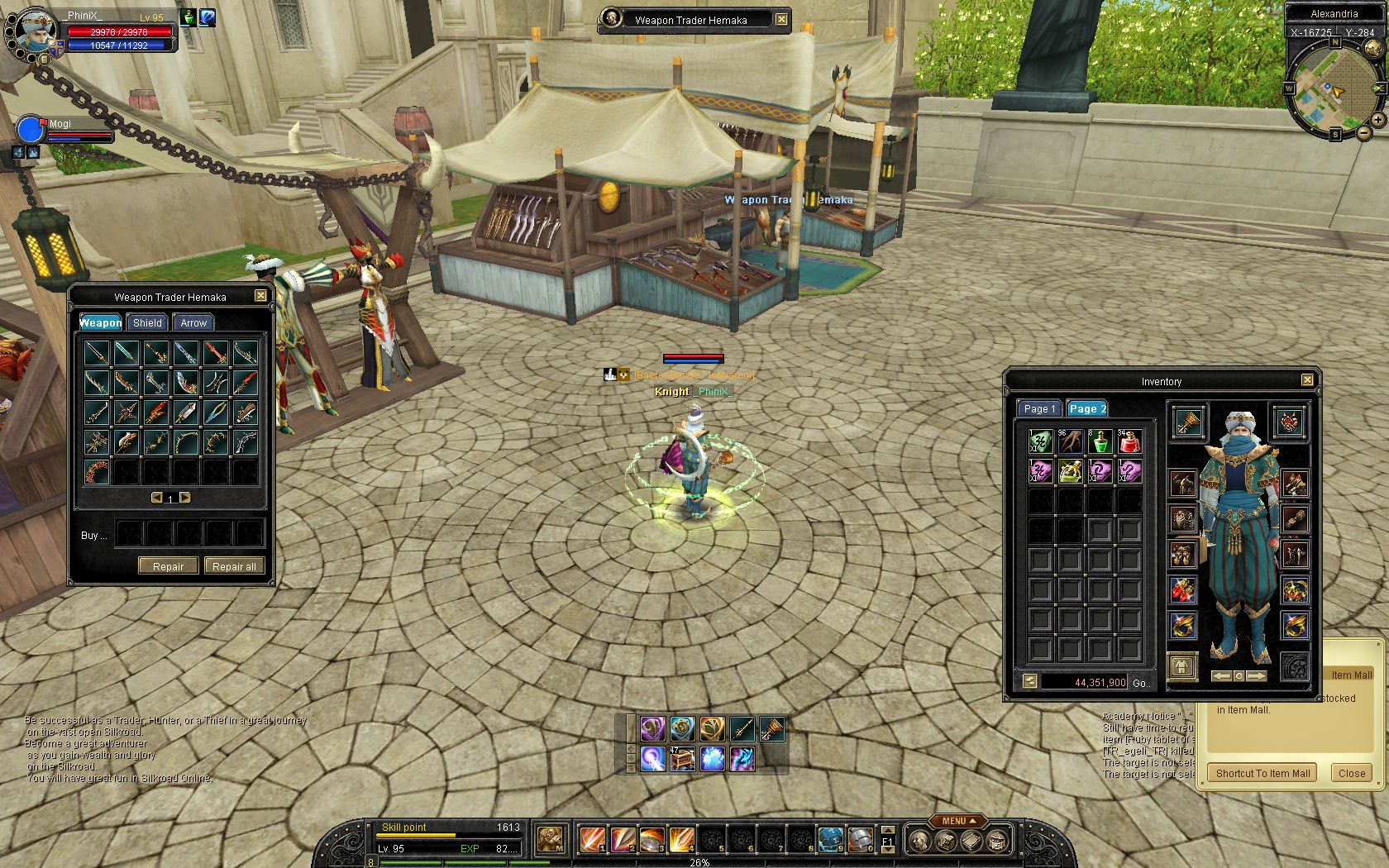
Task: Activate the steel helmet skill in slot 0
Action: point(861,840)
